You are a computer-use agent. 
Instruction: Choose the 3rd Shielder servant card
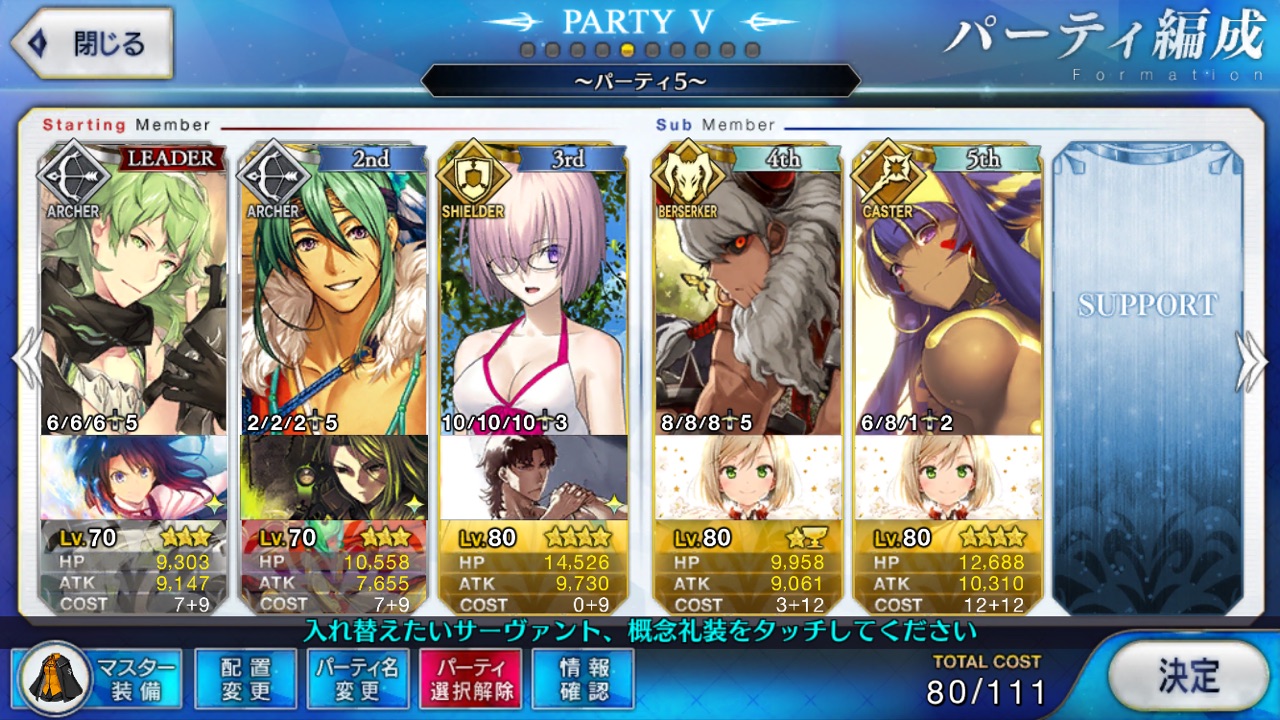(x=533, y=290)
